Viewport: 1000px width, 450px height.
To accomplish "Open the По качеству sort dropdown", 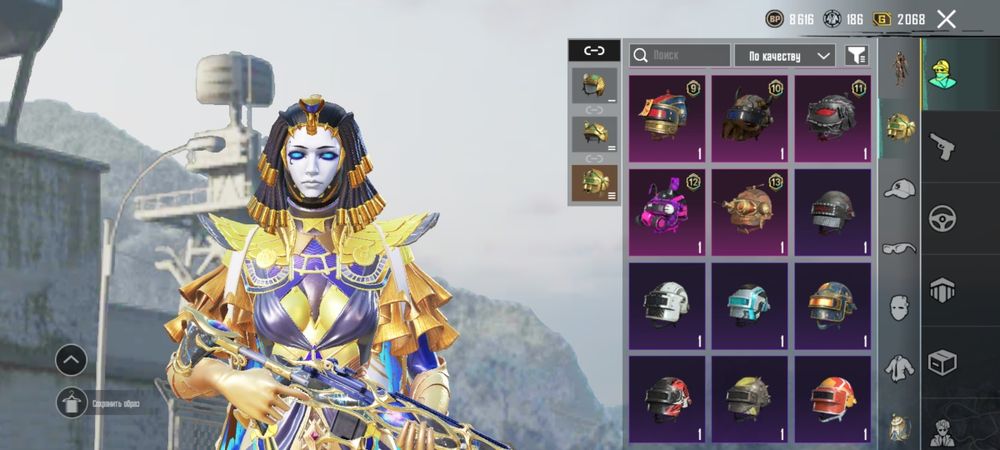I will point(785,55).
